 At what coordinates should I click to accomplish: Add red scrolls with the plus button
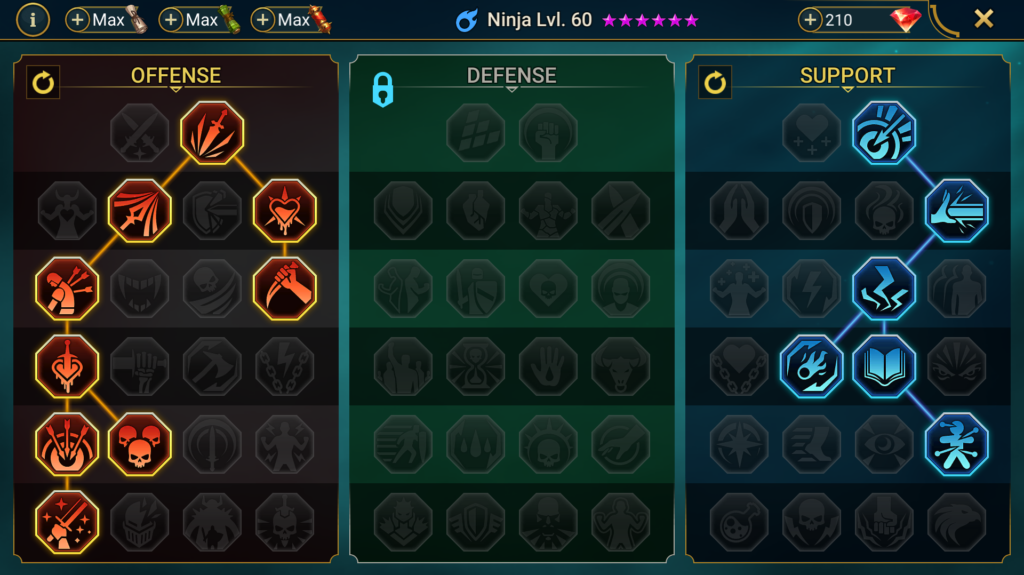pos(263,20)
